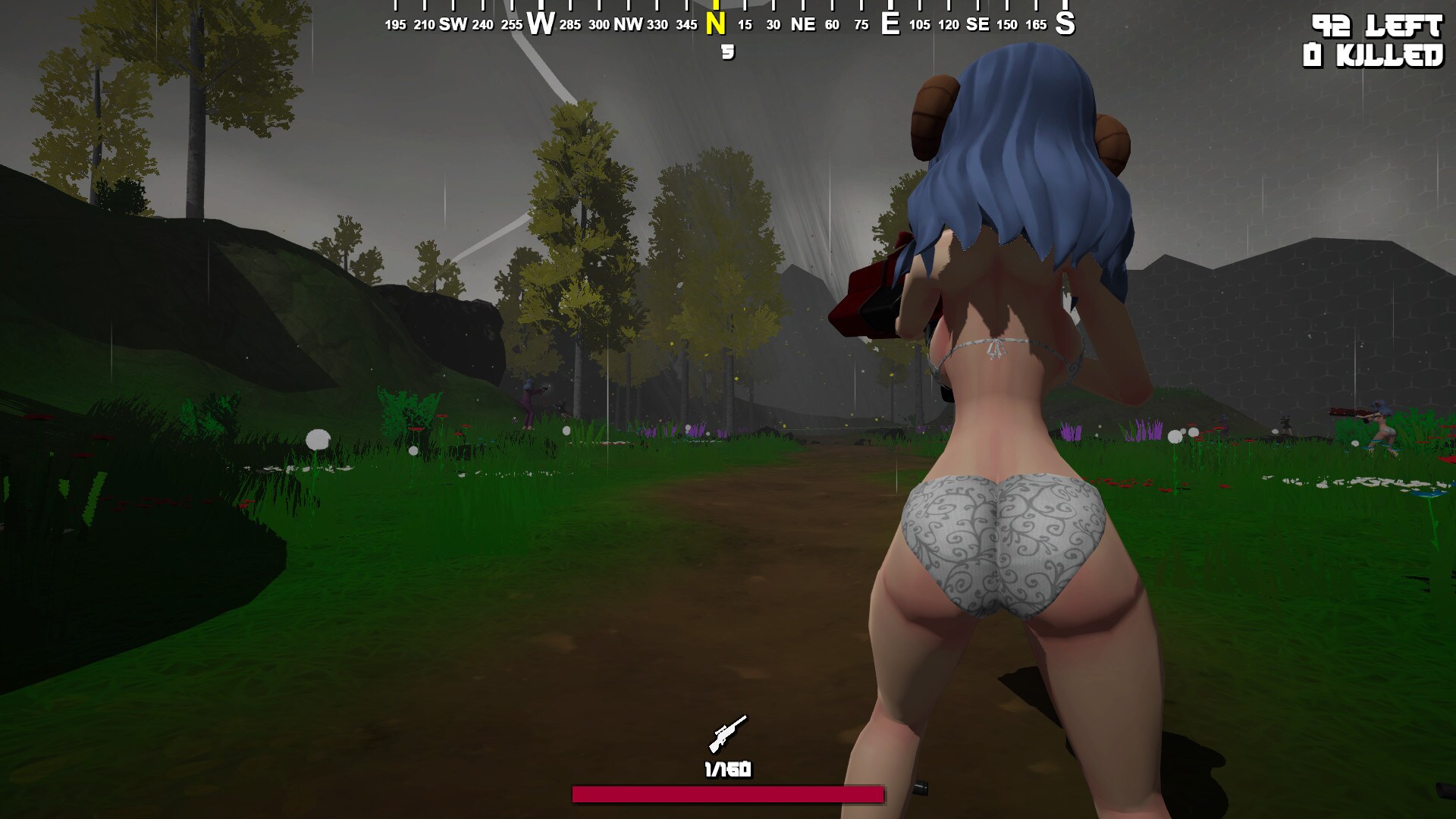This screenshot has height=819, width=1456.
Task: Select the sniper rifle weapon icon
Action: click(x=727, y=733)
